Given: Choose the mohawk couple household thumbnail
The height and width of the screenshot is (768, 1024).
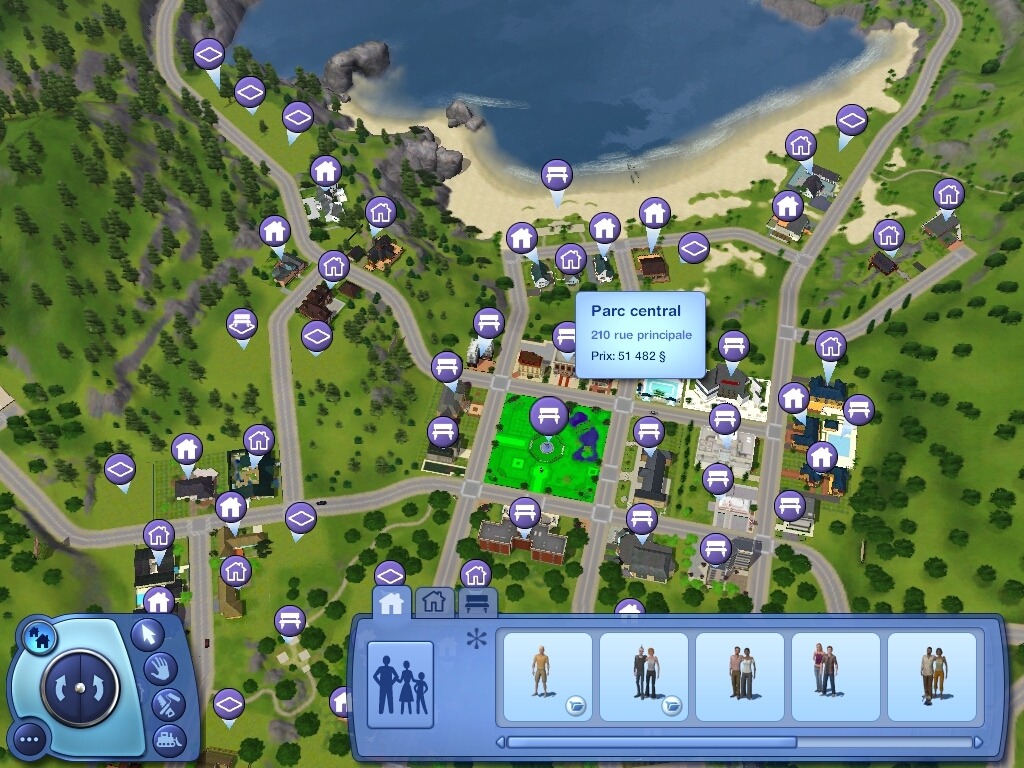Looking at the screenshot, I should pos(643,677).
